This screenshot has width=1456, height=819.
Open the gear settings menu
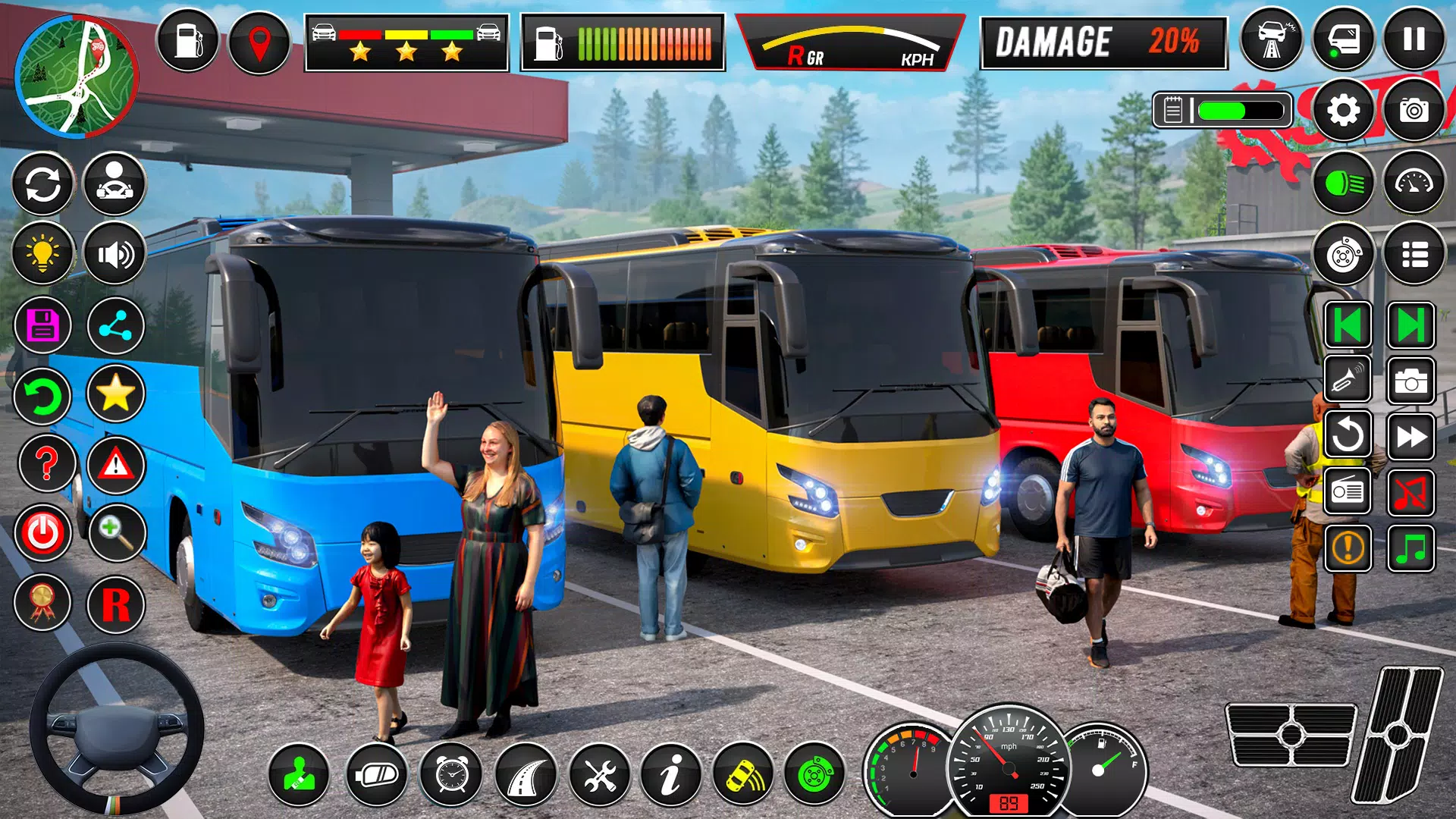click(1343, 111)
